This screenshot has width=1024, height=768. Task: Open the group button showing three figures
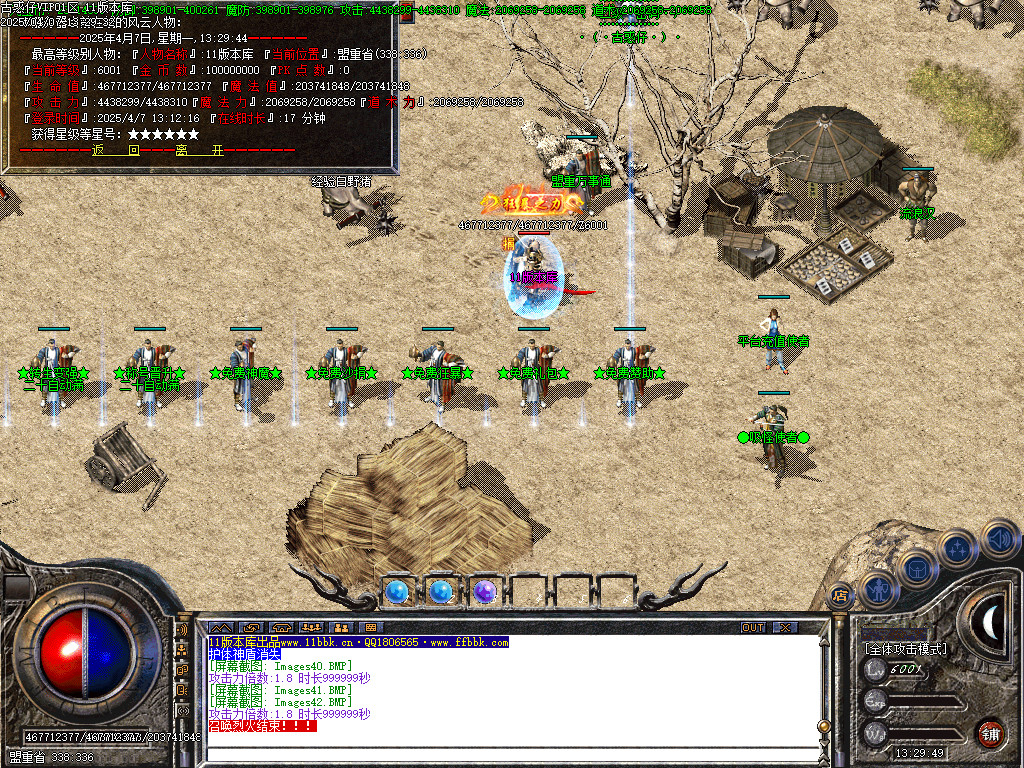[310, 627]
